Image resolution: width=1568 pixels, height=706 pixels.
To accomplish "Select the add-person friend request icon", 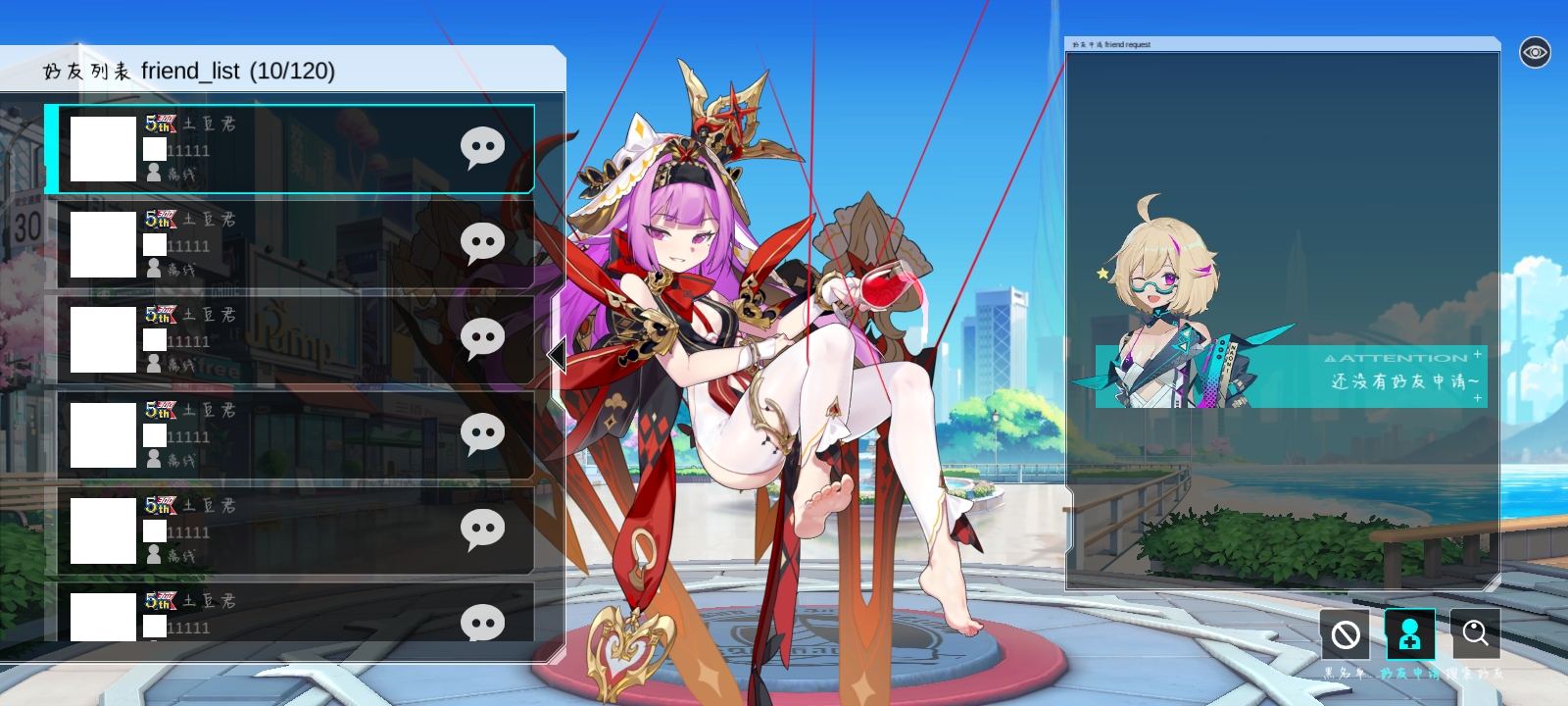I will (1409, 634).
